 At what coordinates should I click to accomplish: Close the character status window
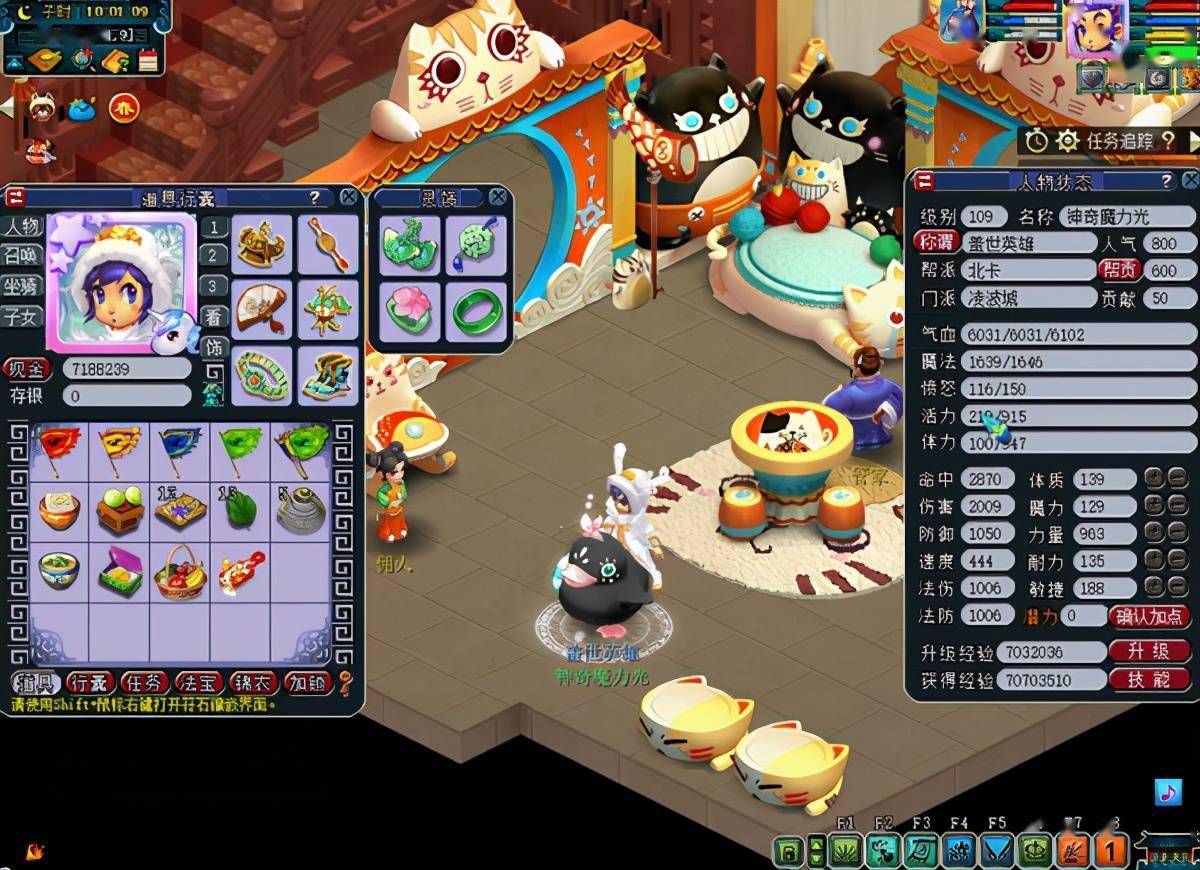pyautogui.click(x=1189, y=181)
